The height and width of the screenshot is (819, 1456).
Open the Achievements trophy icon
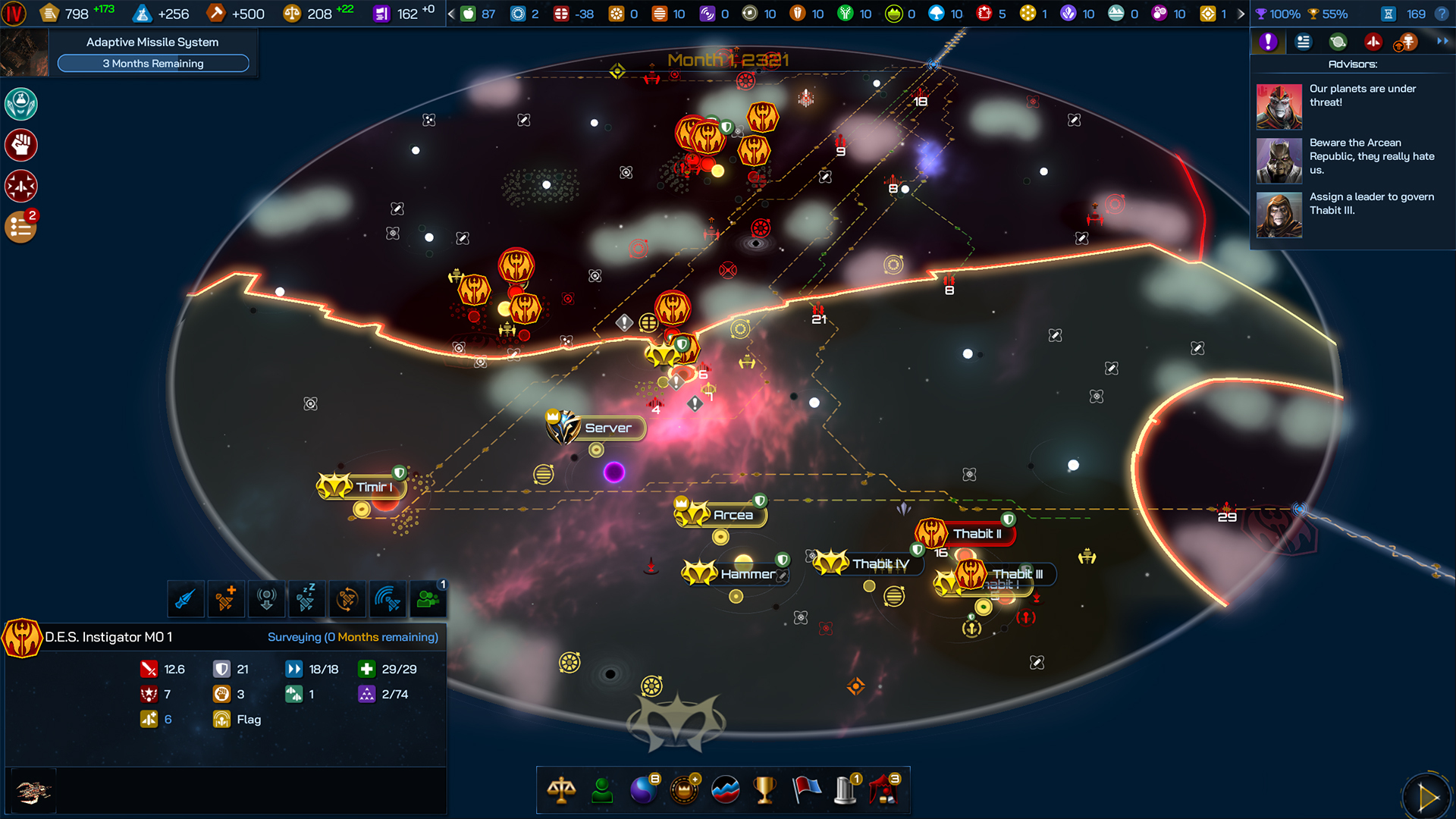[x=765, y=790]
